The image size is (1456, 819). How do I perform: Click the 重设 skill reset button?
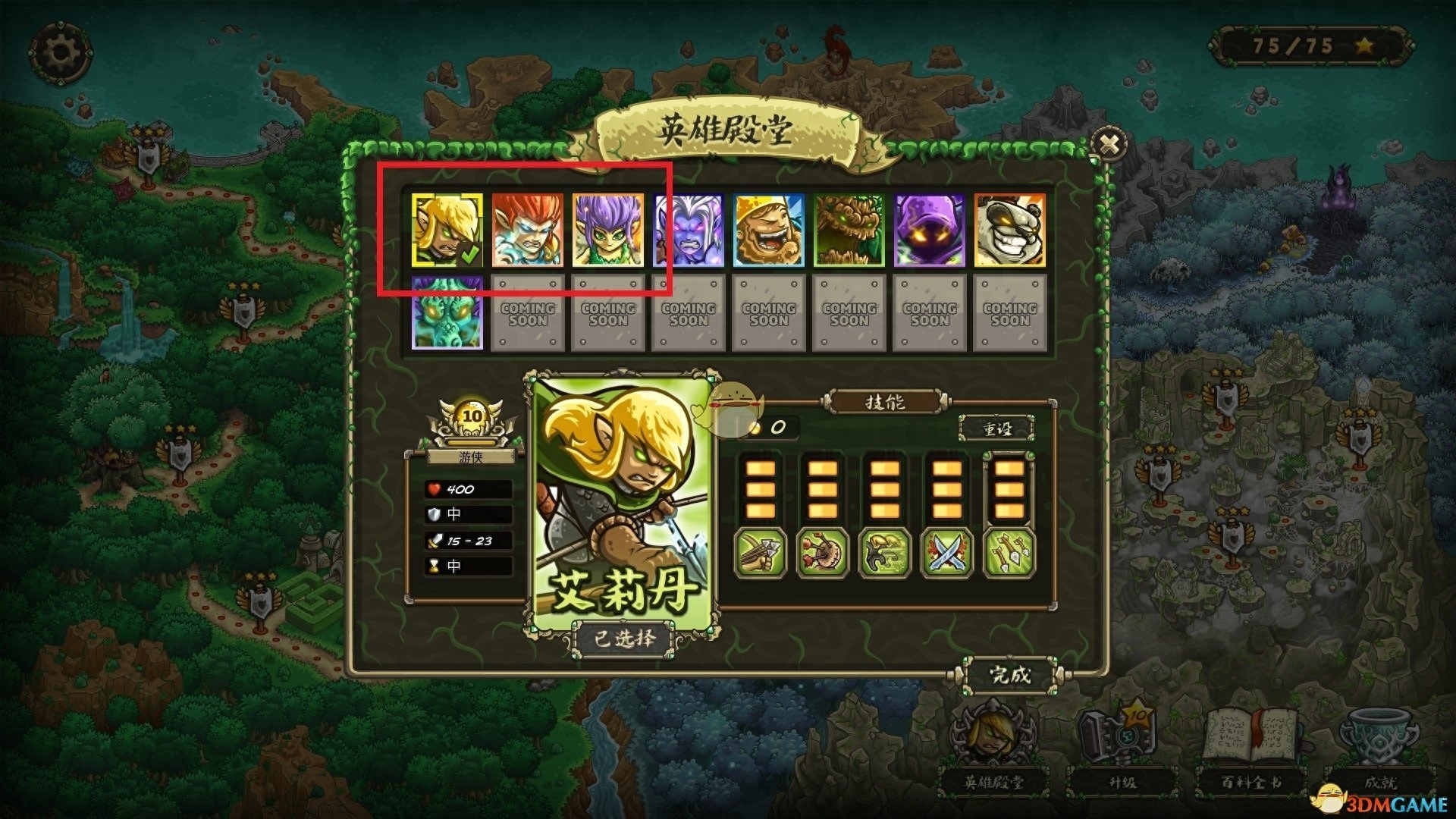[x=997, y=428]
